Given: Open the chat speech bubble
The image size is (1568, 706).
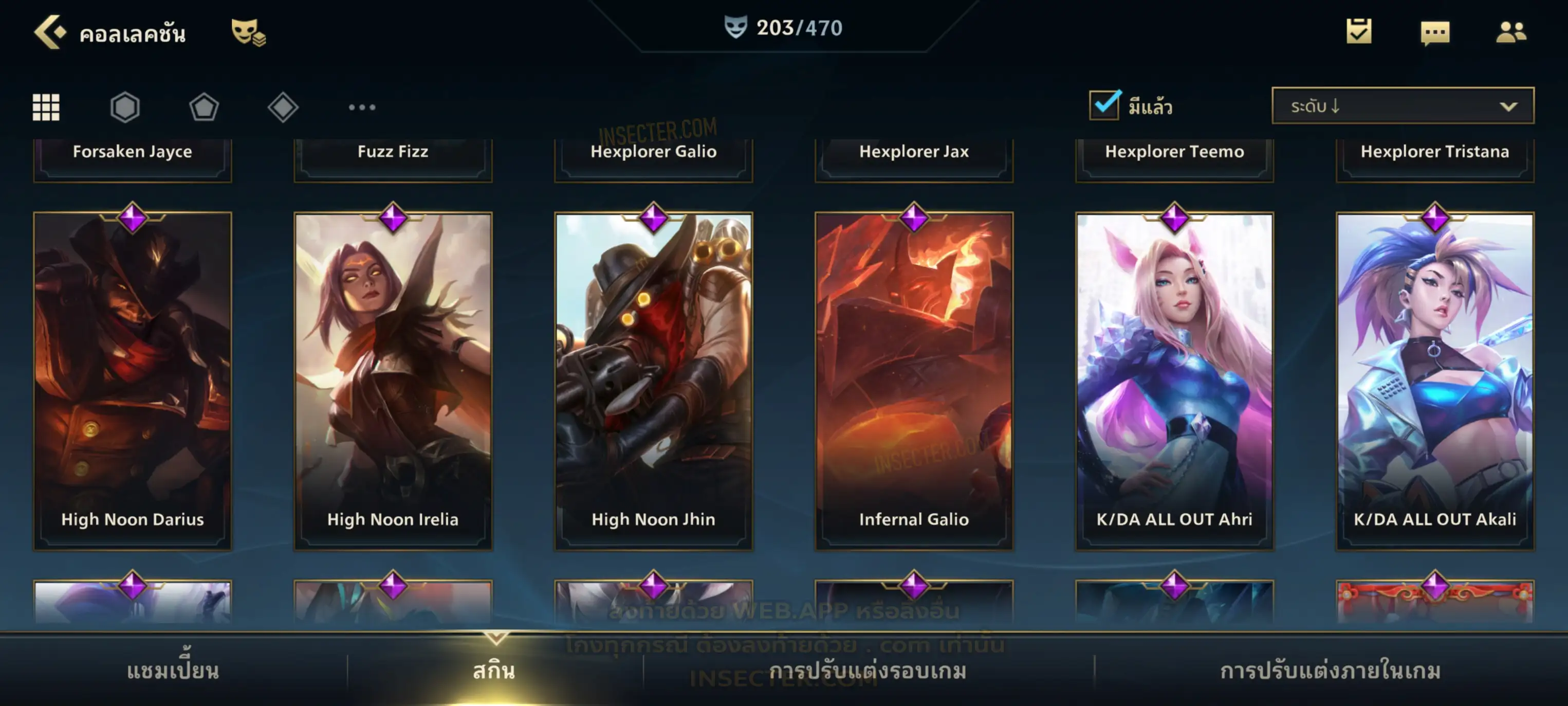Looking at the screenshot, I should click(x=1434, y=33).
